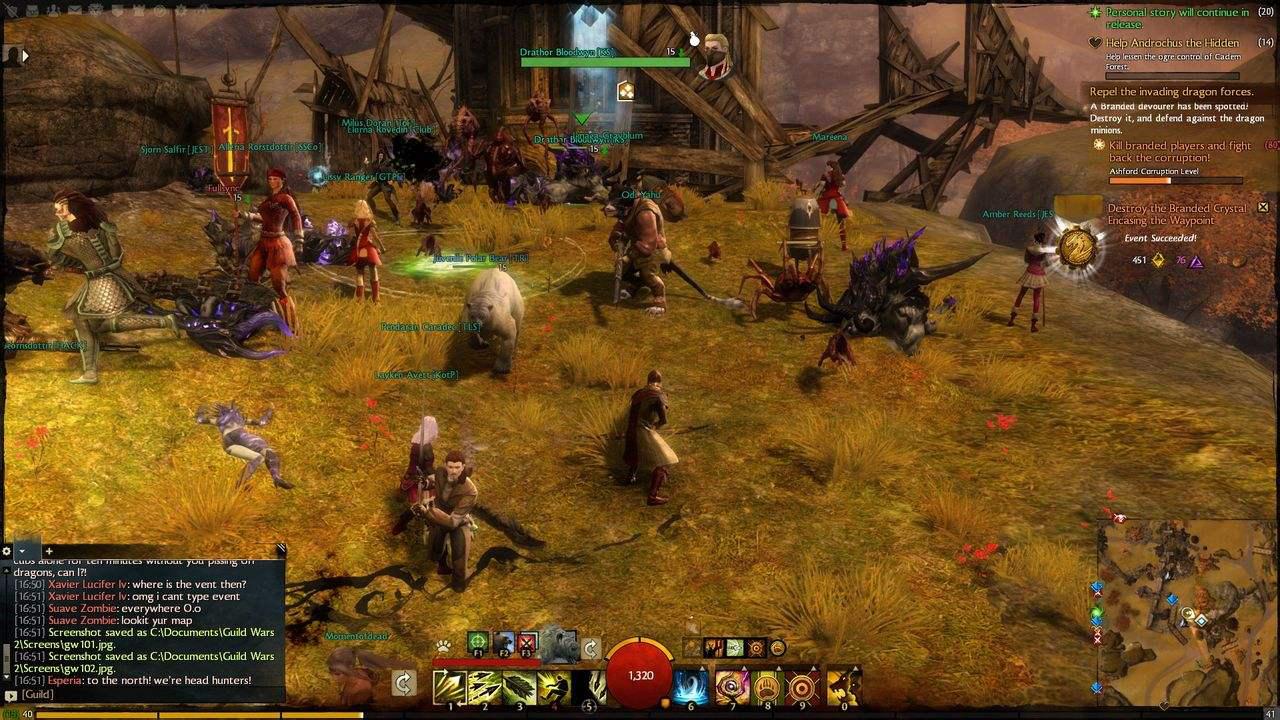Swap weapons with the arrow button left of the skill bar
1280x720 pixels.
coord(404,683)
